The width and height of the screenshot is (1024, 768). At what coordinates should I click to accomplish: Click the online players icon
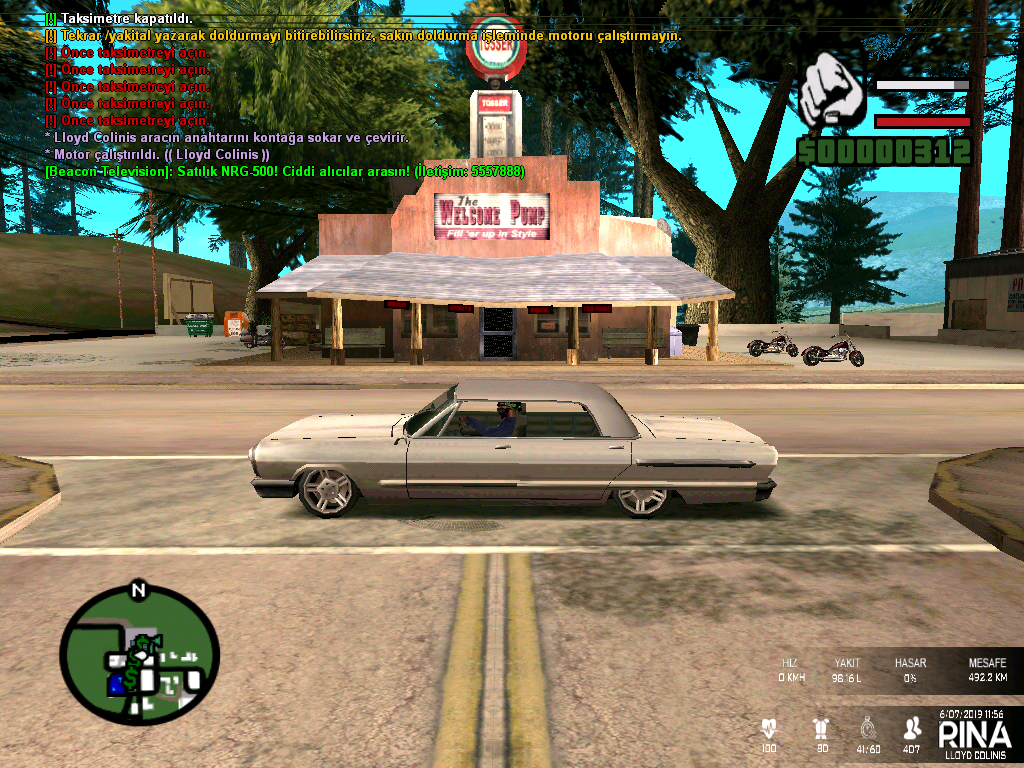click(912, 728)
